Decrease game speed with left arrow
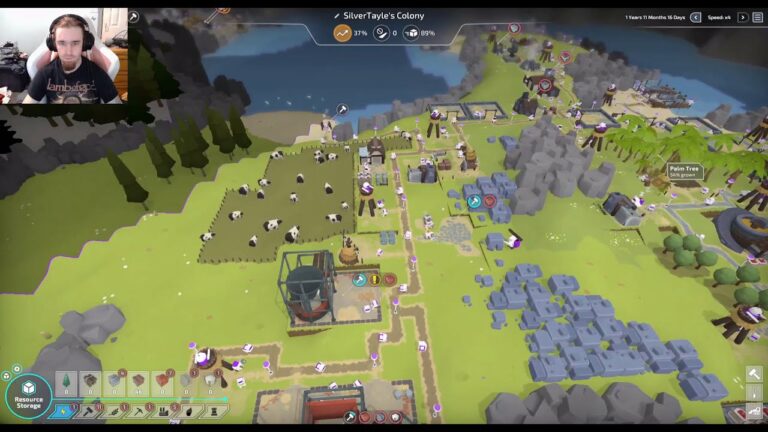The width and height of the screenshot is (768, 432). pos(695,17)
